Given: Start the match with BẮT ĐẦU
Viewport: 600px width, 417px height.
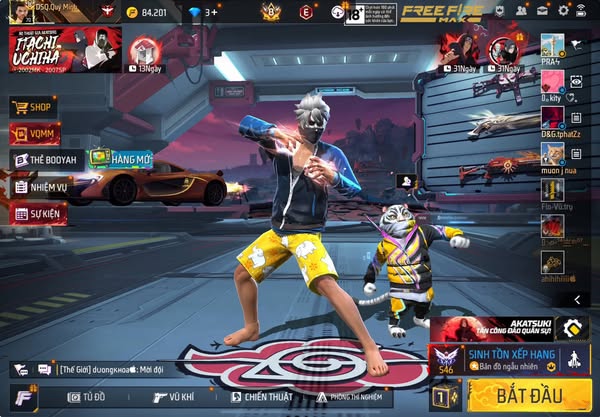Looking at the screenshot, I should point(530,394).
